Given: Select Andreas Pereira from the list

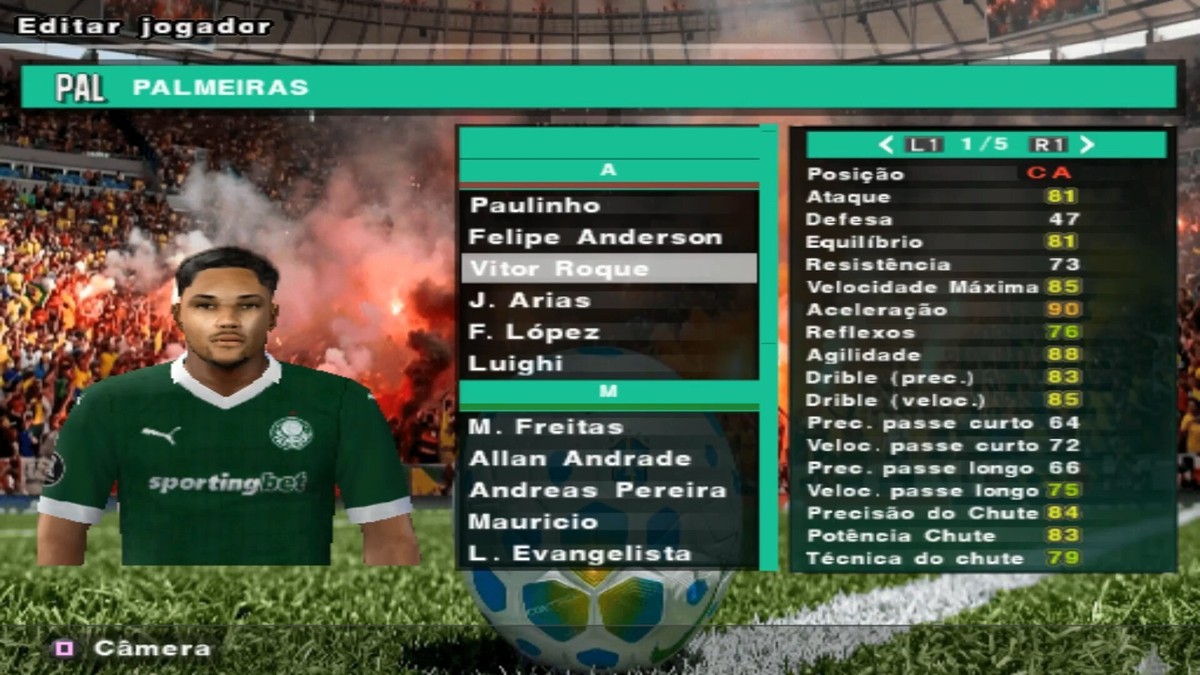Looking at the screenshot, I should coord(597,491).
